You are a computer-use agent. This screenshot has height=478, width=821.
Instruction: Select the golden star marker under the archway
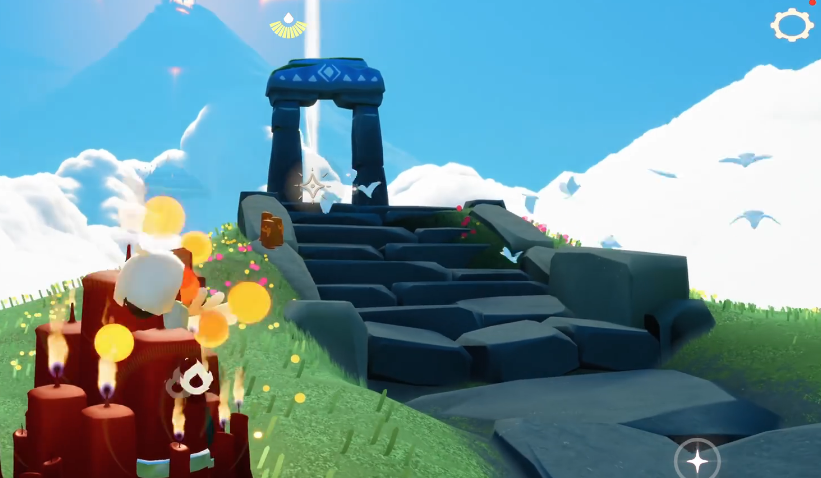click(313, 186)
